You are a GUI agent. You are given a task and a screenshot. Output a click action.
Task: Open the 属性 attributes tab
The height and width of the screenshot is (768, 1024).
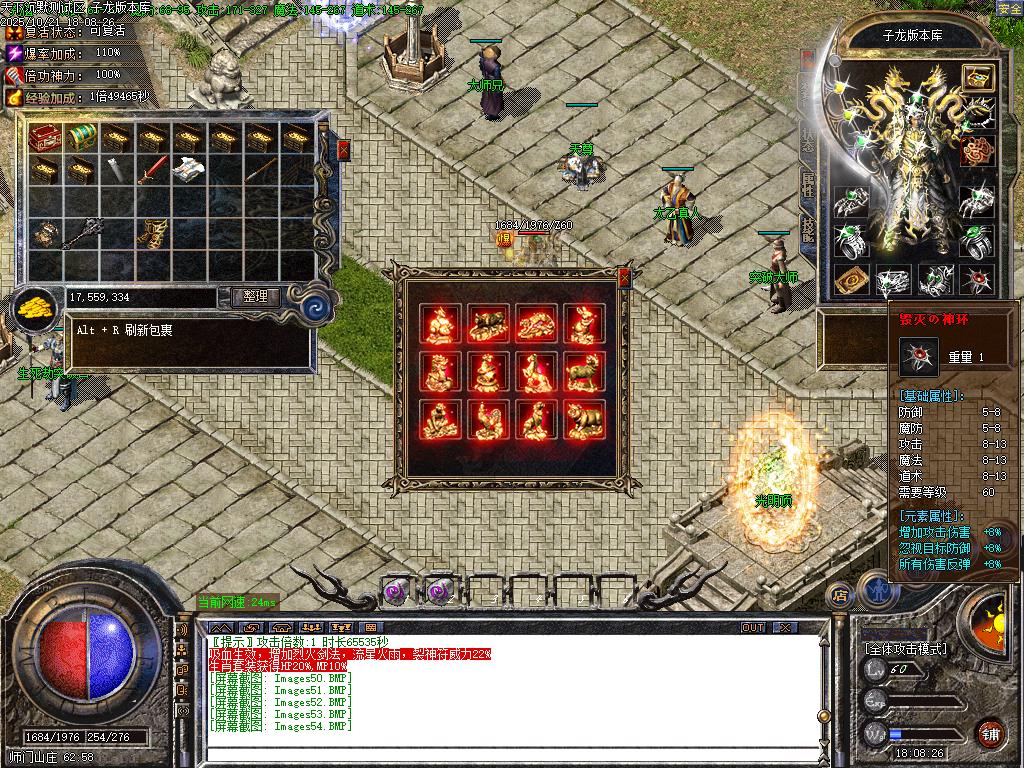[x=809, y=183]
